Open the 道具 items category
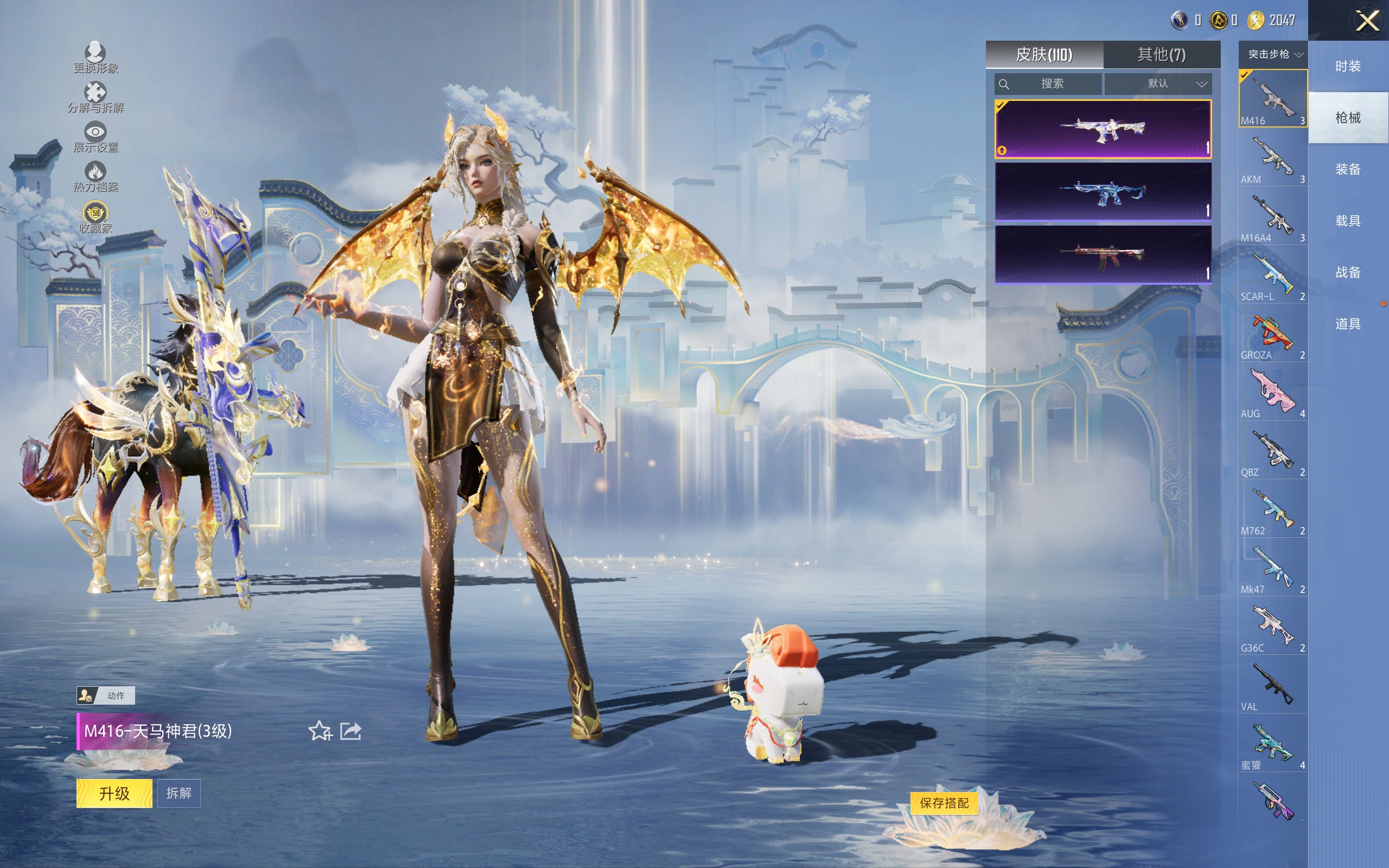This screenshot has height=868, width=1389. (1348, 324)
